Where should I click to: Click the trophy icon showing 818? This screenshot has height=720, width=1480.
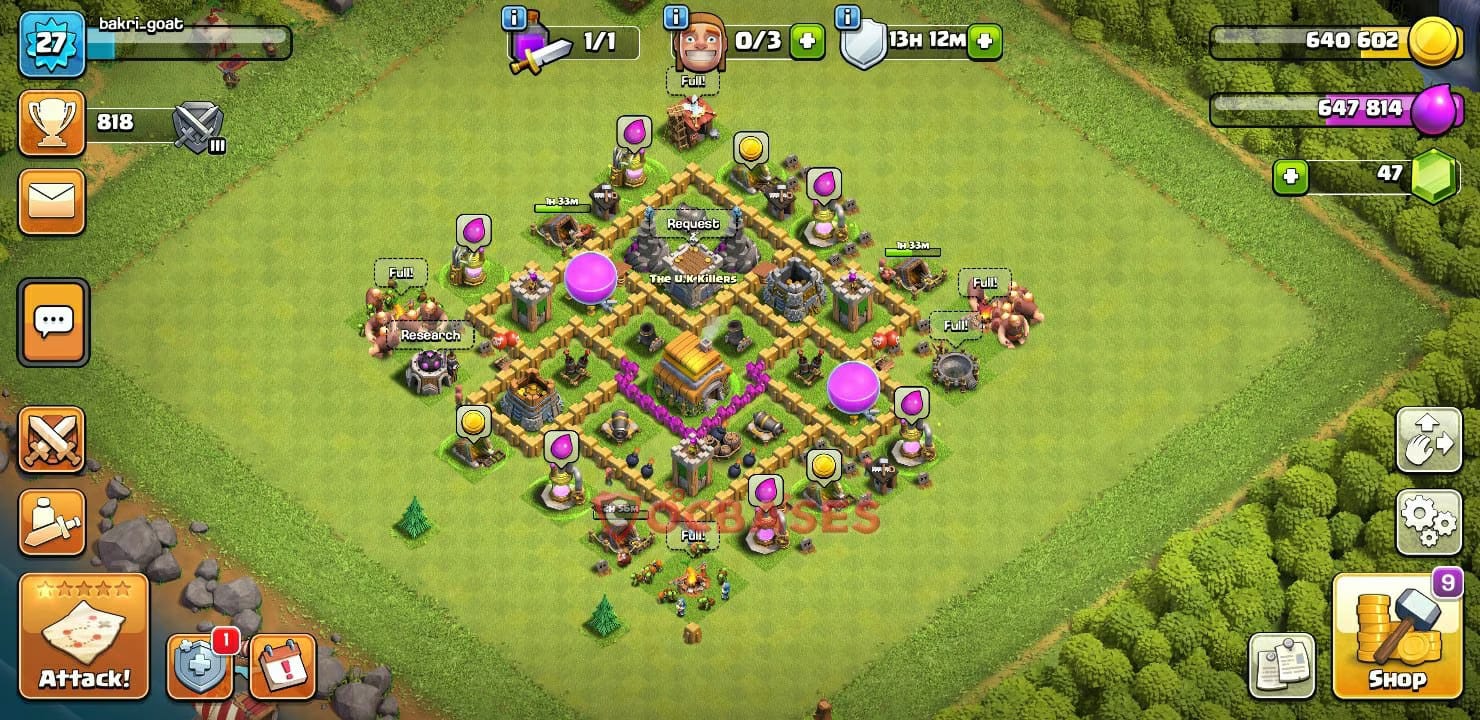coord(52,120)
